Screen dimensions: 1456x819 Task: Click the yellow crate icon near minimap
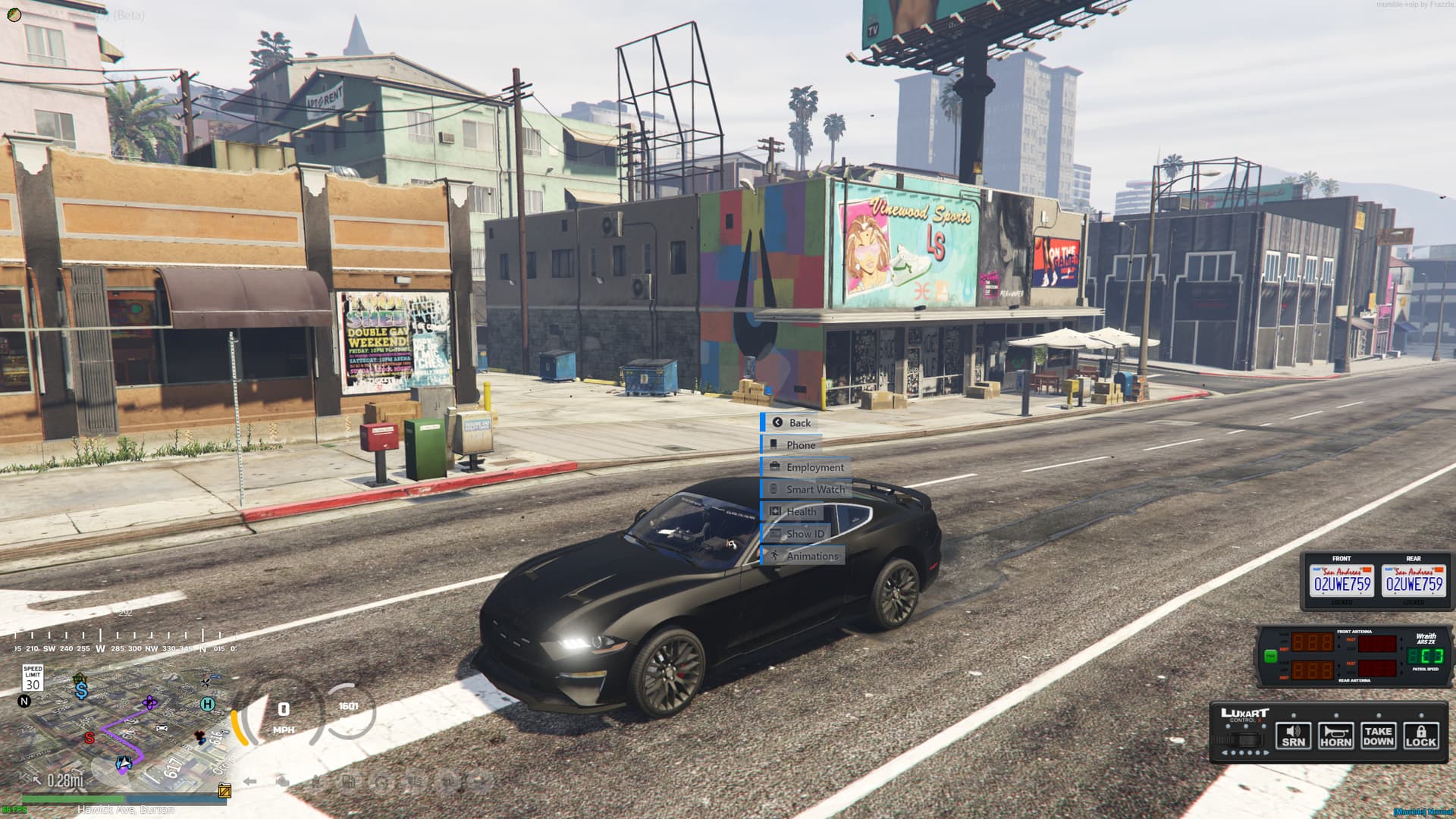(x=224, y=791)
